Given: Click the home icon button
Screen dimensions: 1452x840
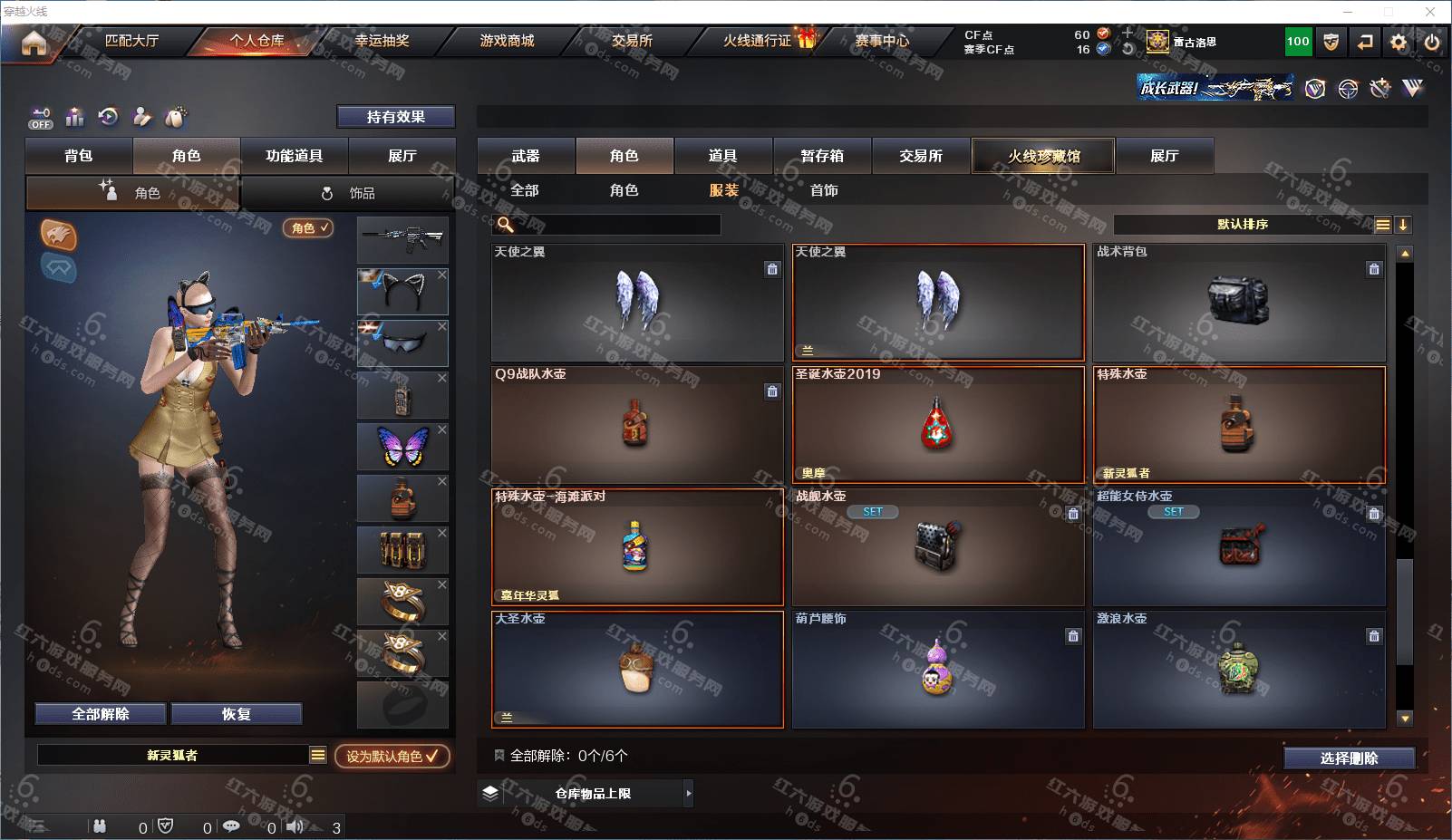Looking at the screenshot, I should 34,43.
